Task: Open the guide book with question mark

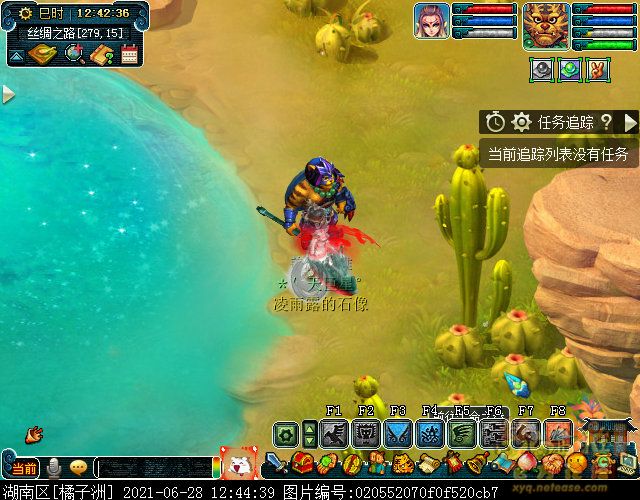Action: [101, 54]
